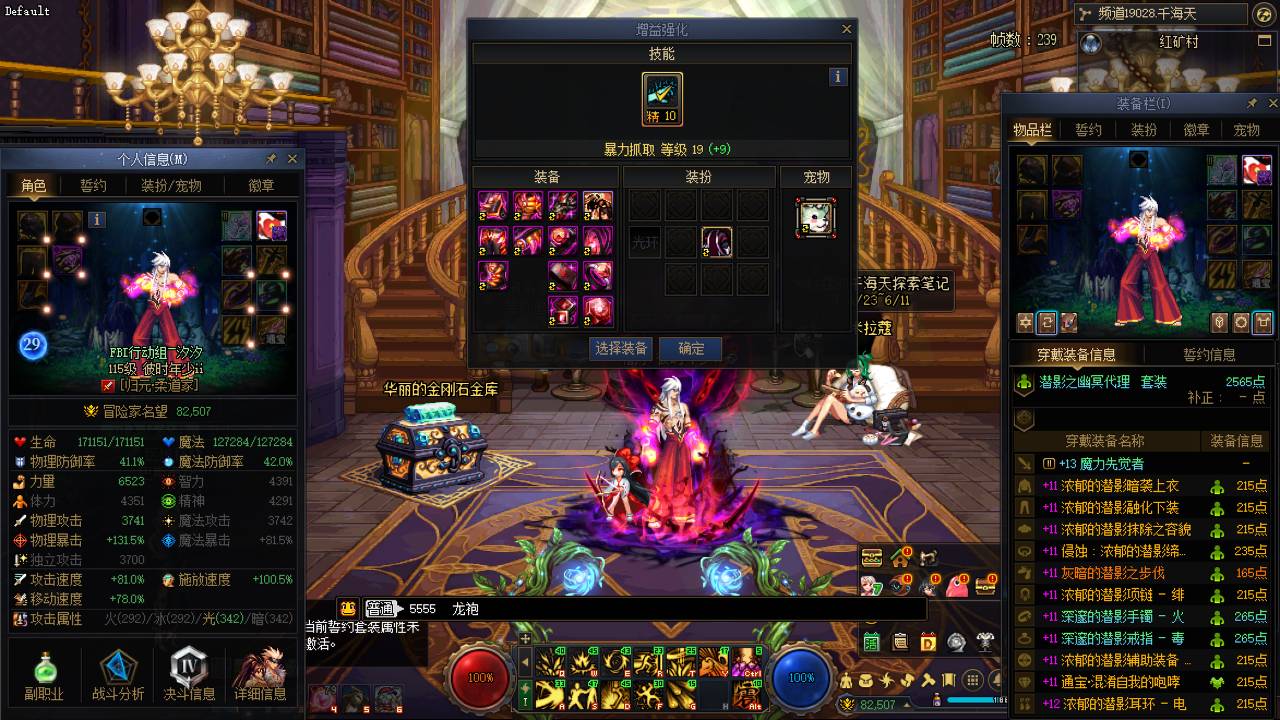Switch to the 装扮/宠物 tab
Viewport: 1280px width, 720px height.
pyautogui.click(x=171, y=185)
